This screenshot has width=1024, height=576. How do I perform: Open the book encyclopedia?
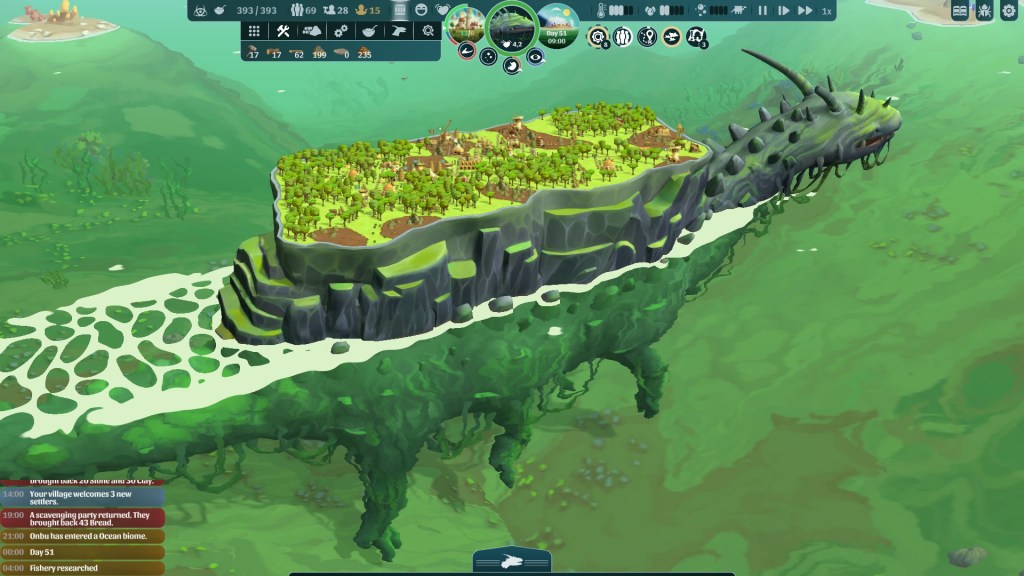coord(961,11)
